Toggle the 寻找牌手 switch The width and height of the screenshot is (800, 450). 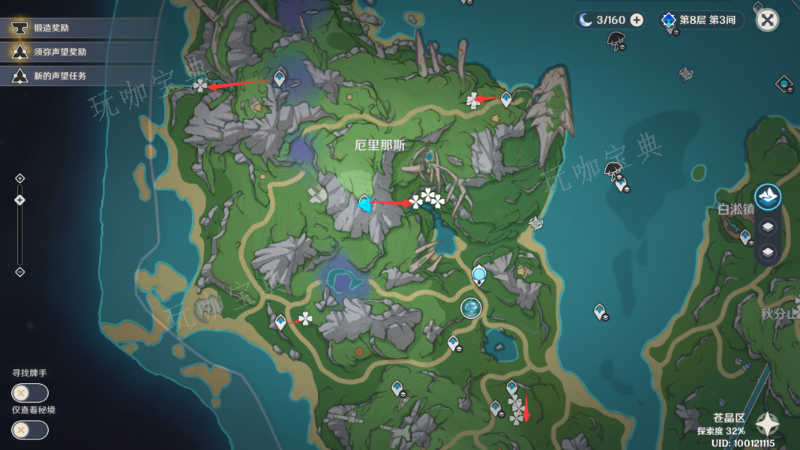tap(30, 393)
